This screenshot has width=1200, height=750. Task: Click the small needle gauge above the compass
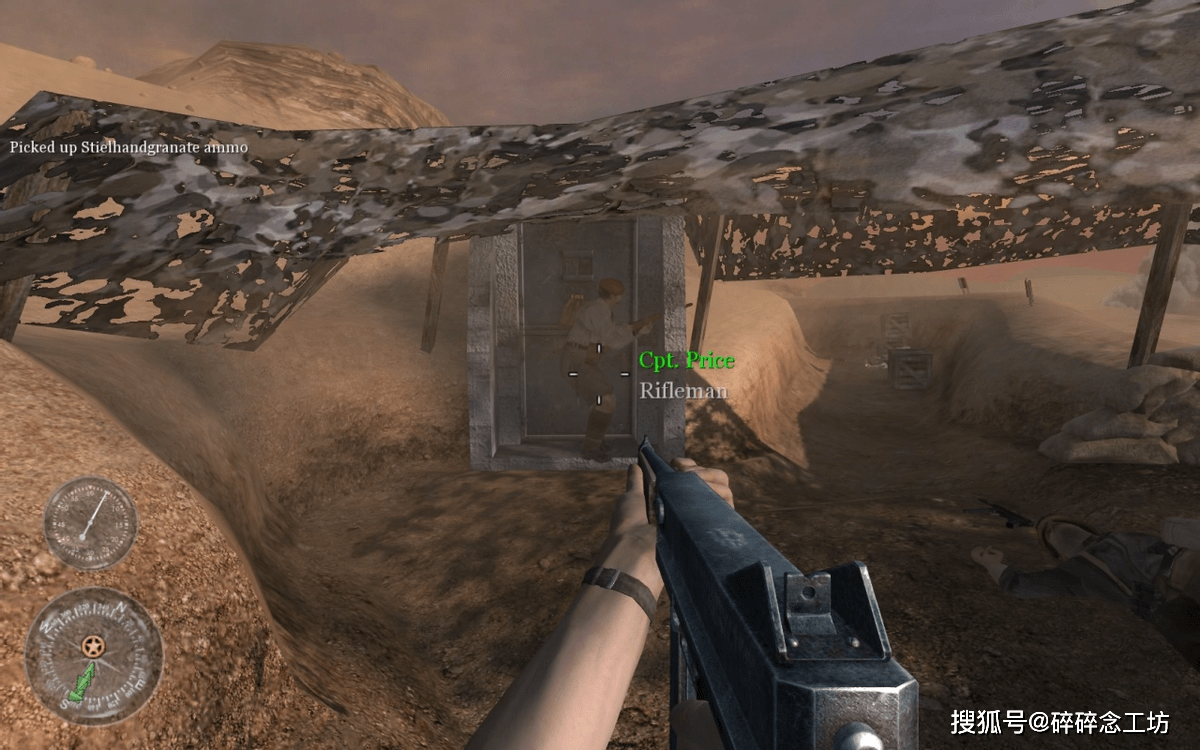coord(91,523)
